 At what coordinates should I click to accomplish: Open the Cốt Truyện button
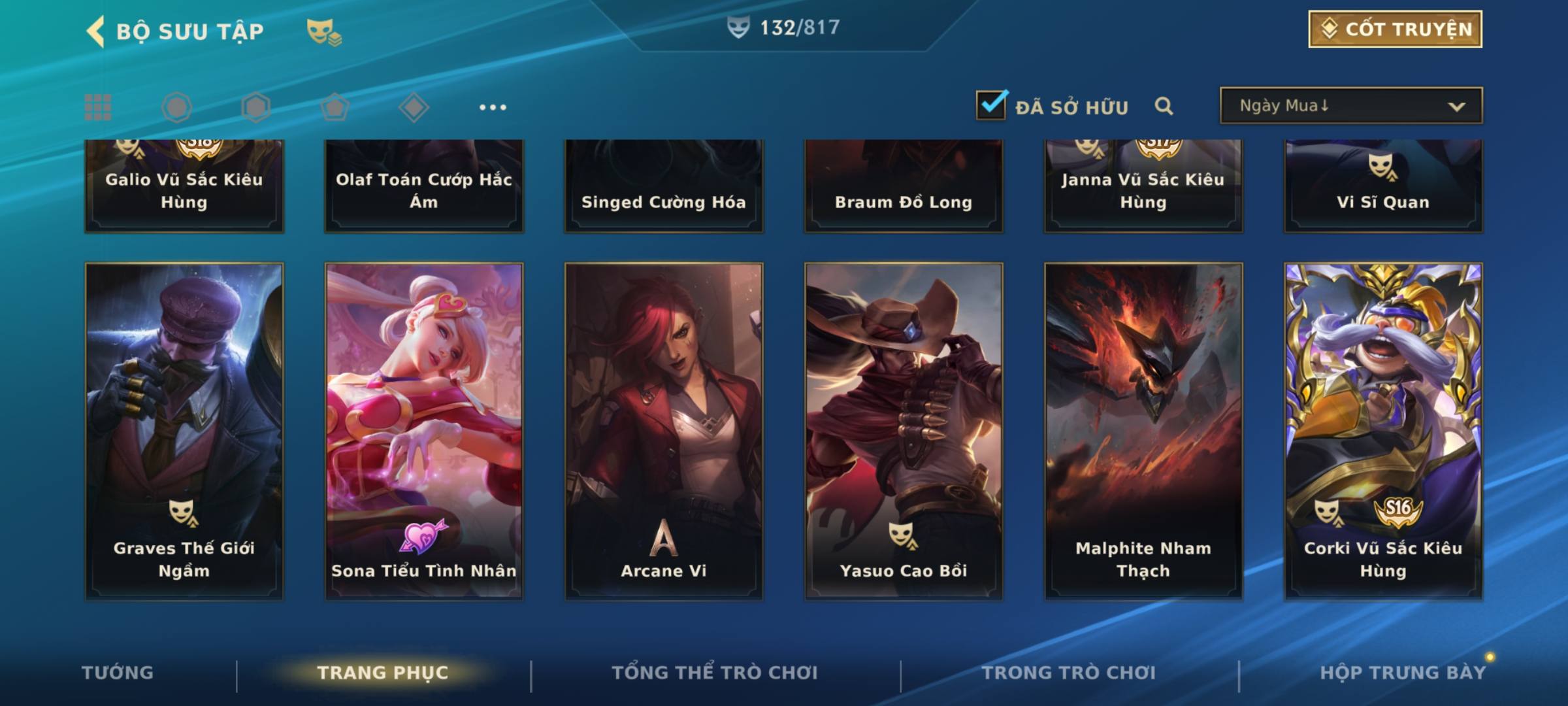point(1395,29)
